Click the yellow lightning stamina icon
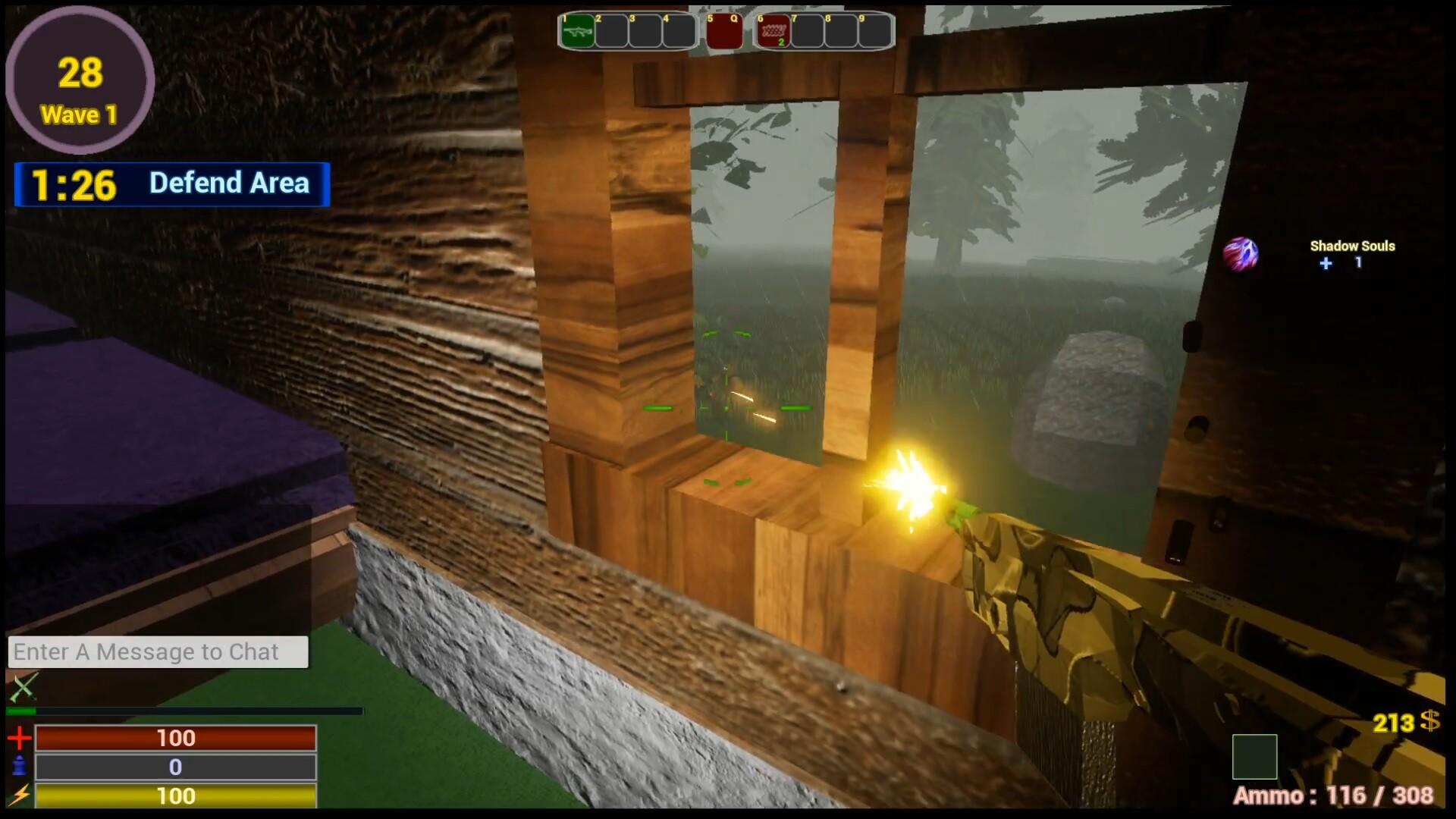1456x819 pixels. click(20, 796)
